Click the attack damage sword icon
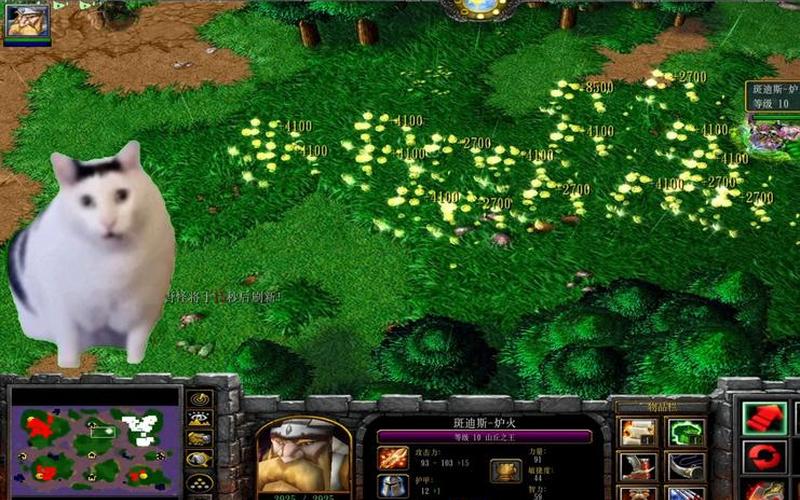Image resolution: width=800 pixels, height=500 pixels. 392,459
